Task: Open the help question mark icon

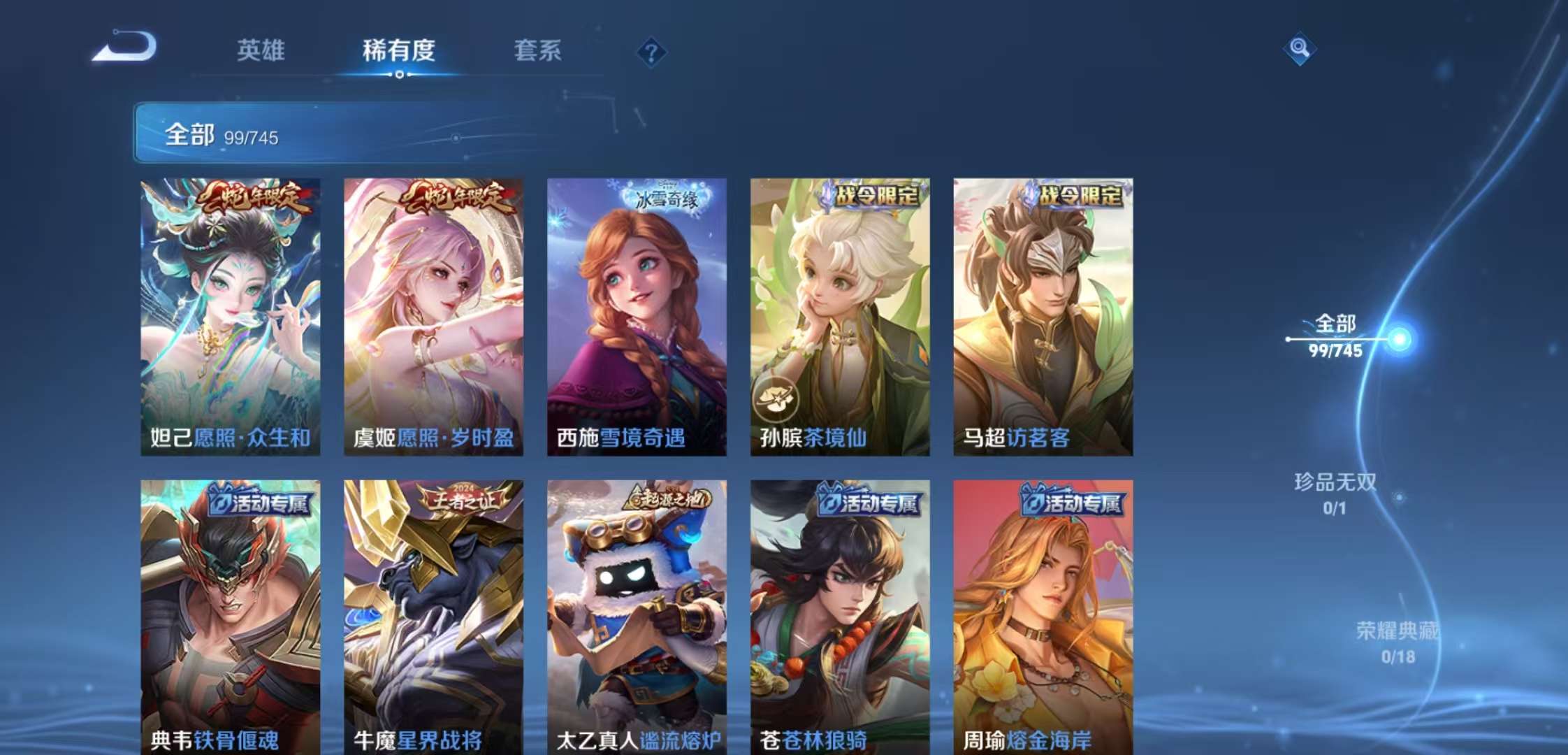Action: tap(651, 50)
